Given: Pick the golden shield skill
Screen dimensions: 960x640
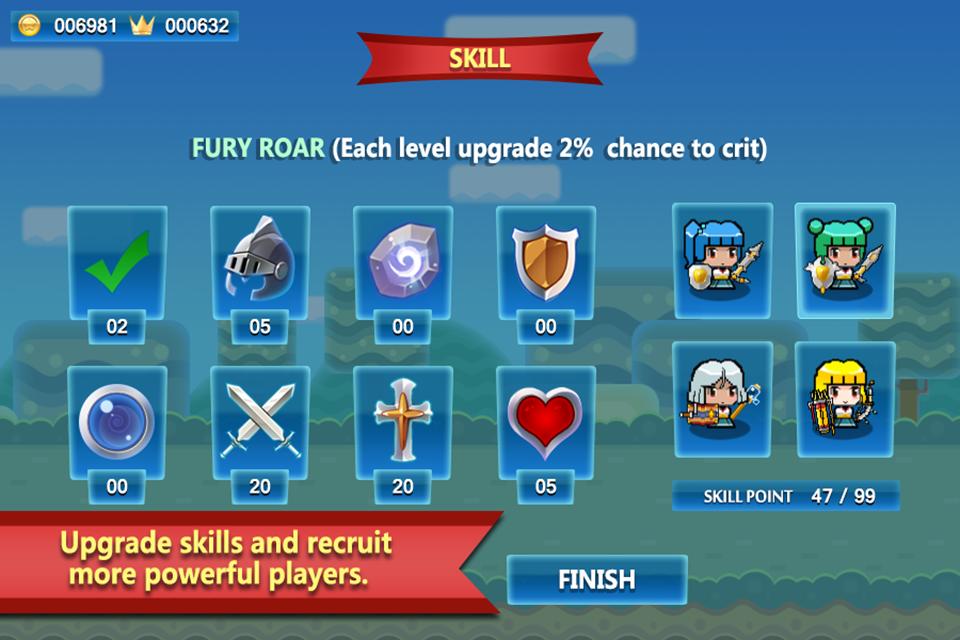Looking at the screenshot, I should pyautogui.click(x=546, y=262).
